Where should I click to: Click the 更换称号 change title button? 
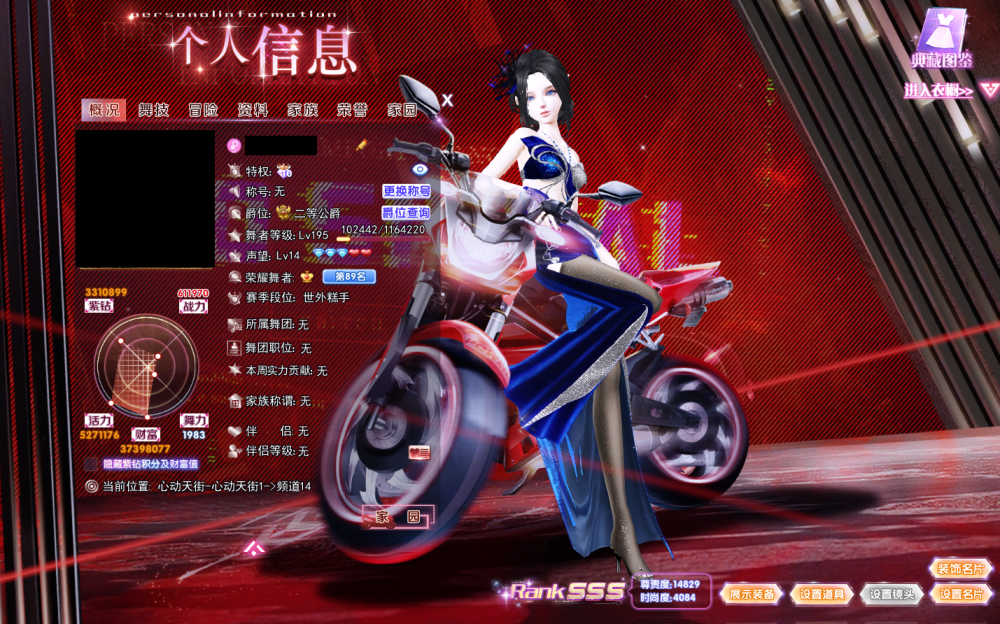pos(406,190)
